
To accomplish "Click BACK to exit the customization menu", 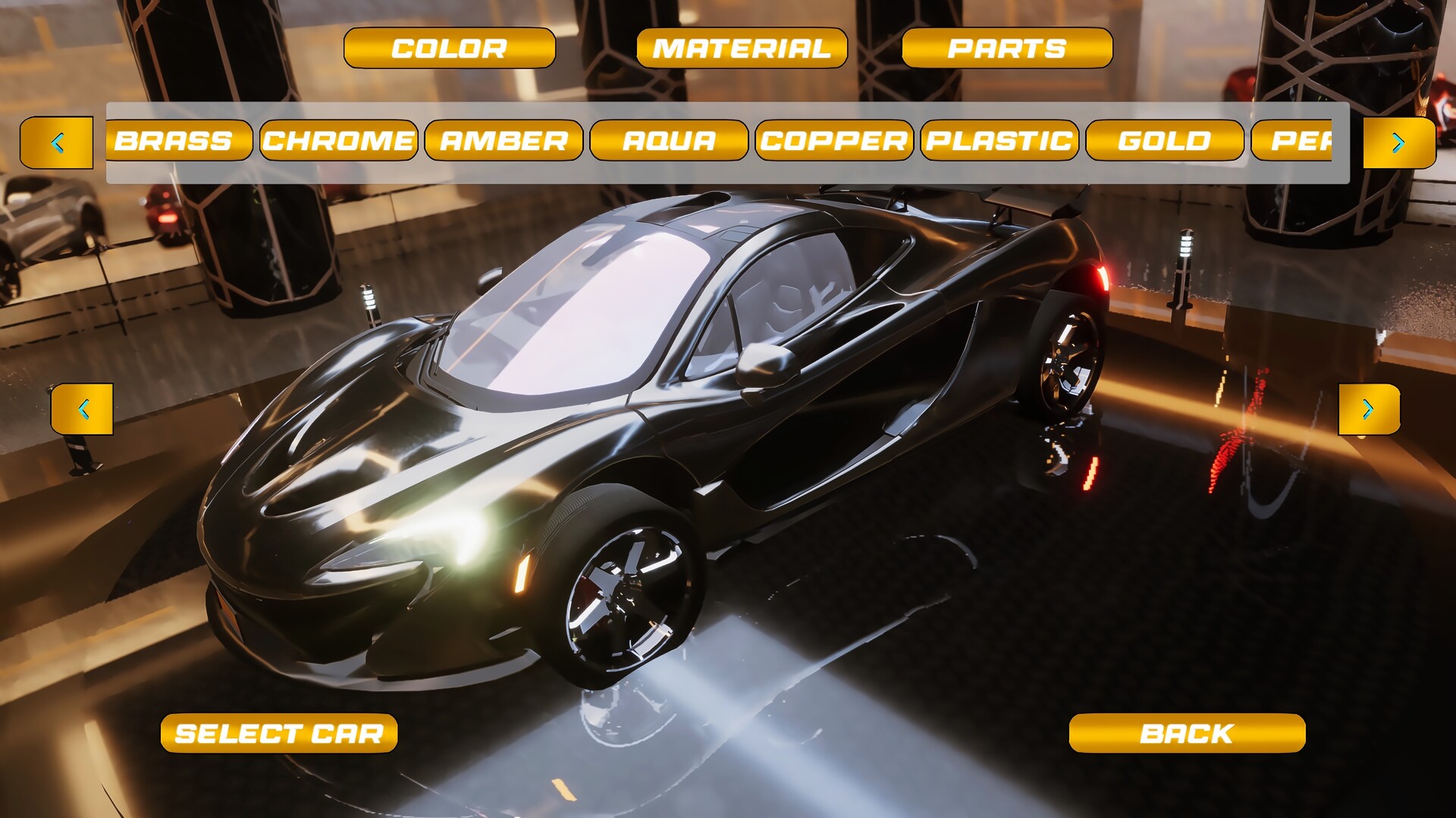I will [x=1187, y=732].
